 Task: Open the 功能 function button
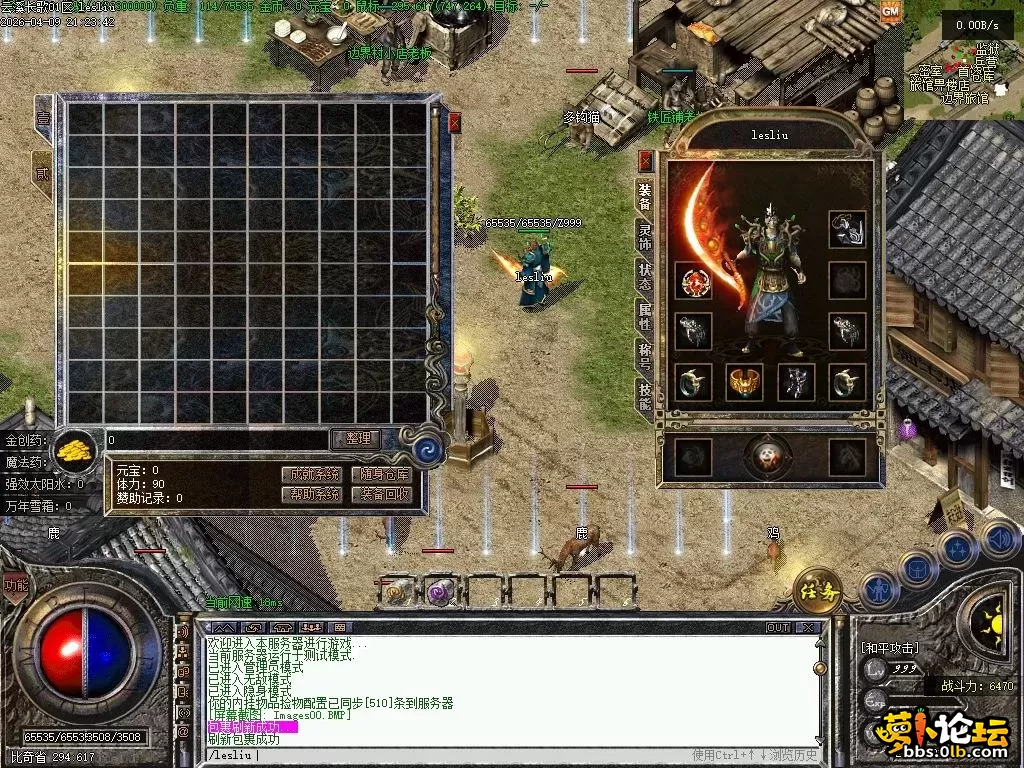tap(15, 587)
